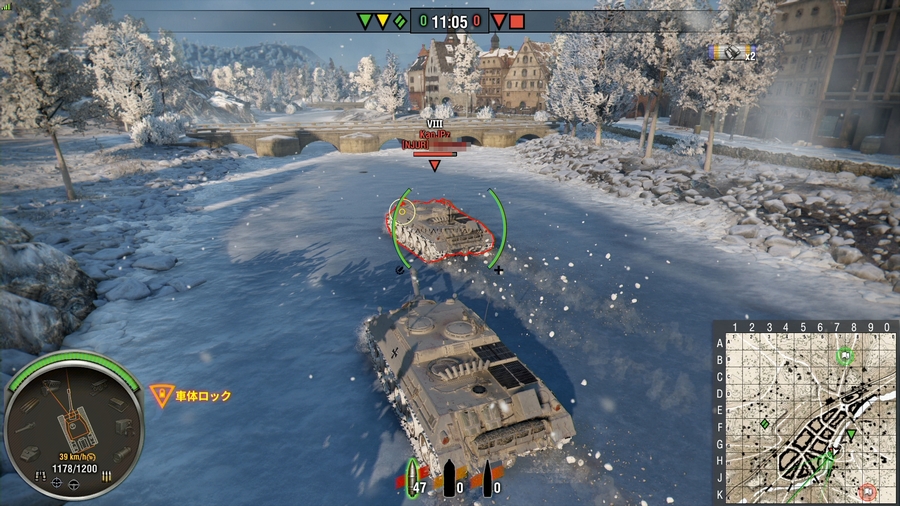Viewport: 900px width, 506px height.
Task: Click the binoculars icon in damage panel
Action: pos(40,473)
